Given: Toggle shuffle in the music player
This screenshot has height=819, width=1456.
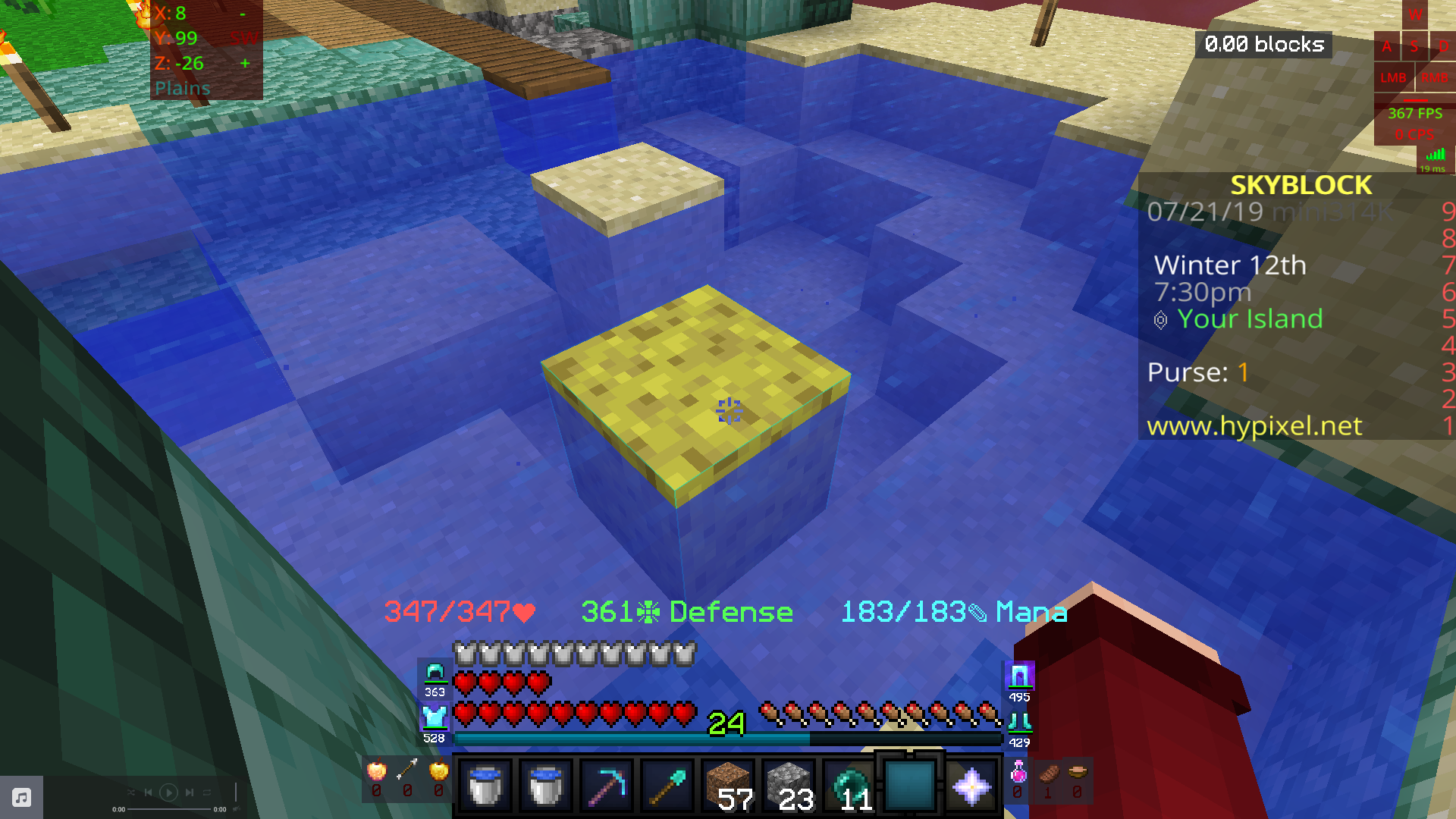Looking at the screenshot, I should pyautogui.click(x=132, y=792).
